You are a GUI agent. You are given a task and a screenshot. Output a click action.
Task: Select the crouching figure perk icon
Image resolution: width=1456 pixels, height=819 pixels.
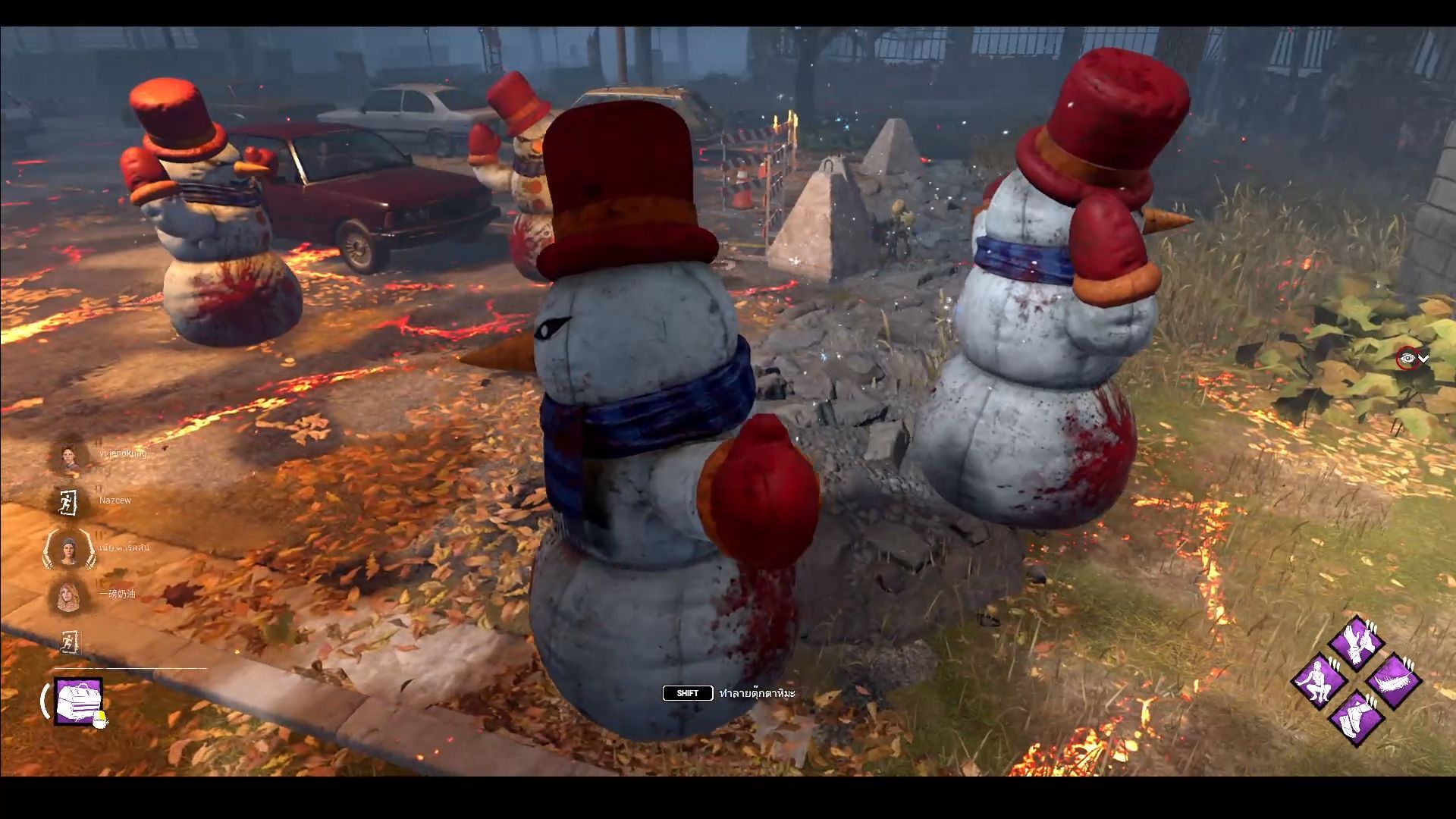[x=1319, y=680]
